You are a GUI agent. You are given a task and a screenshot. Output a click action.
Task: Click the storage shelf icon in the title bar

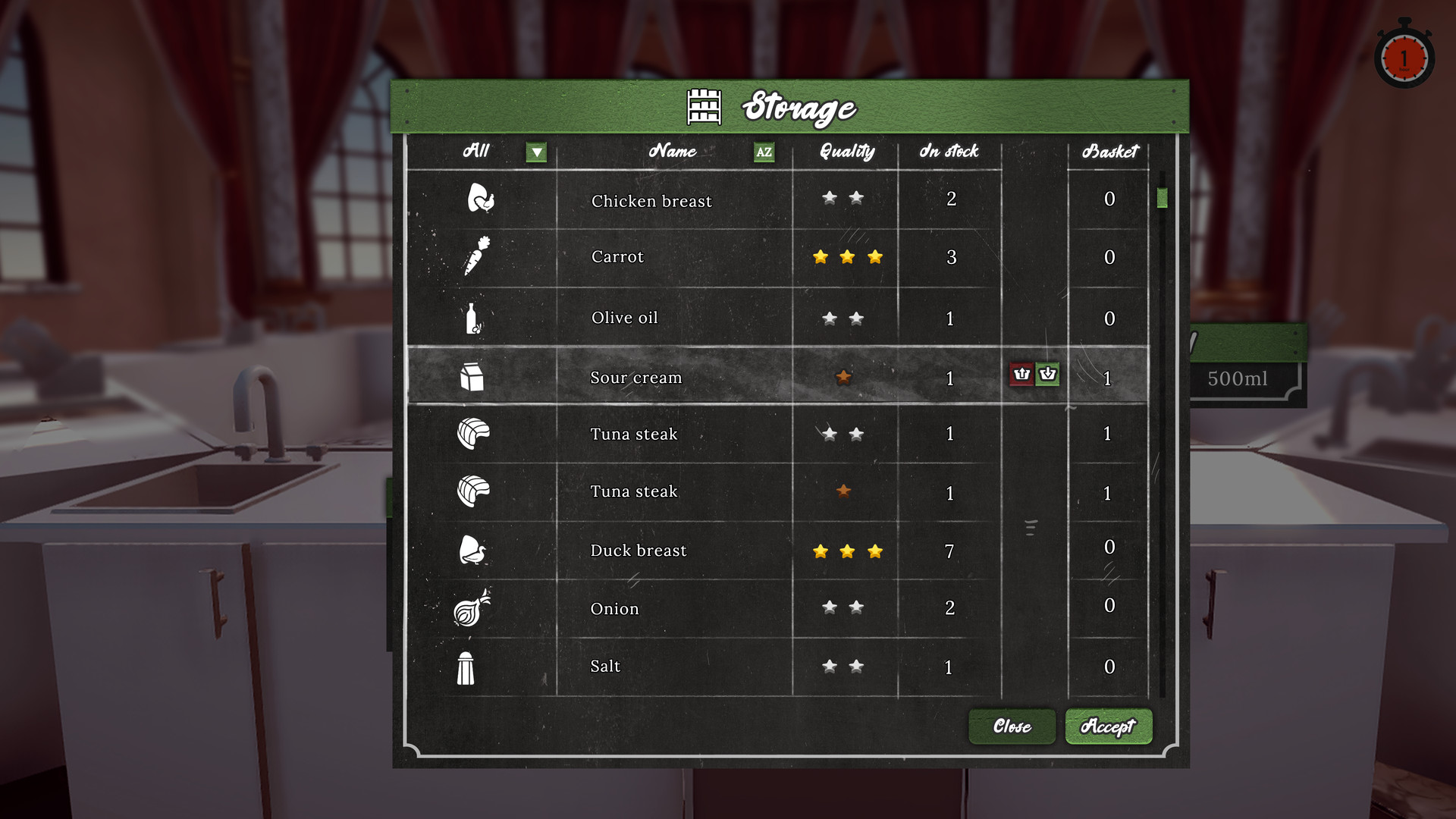point(705,108)
